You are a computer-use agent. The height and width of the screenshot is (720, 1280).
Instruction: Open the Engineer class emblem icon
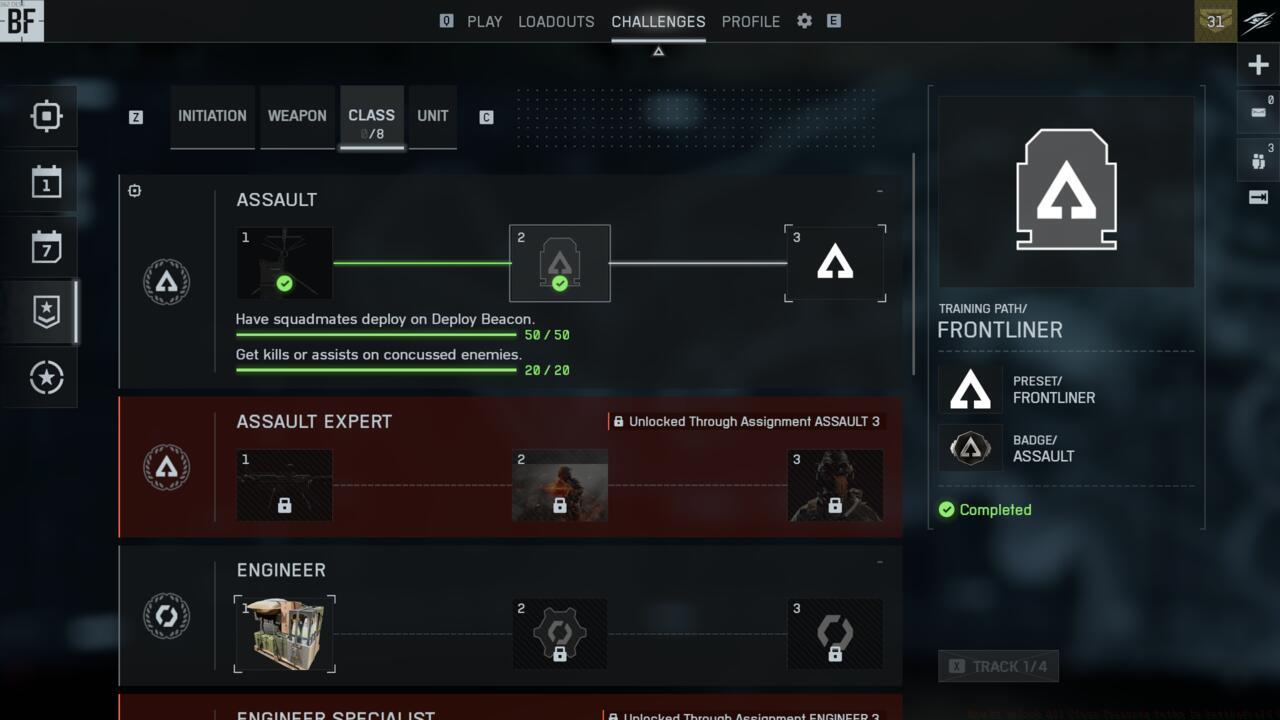click(166, 616)
